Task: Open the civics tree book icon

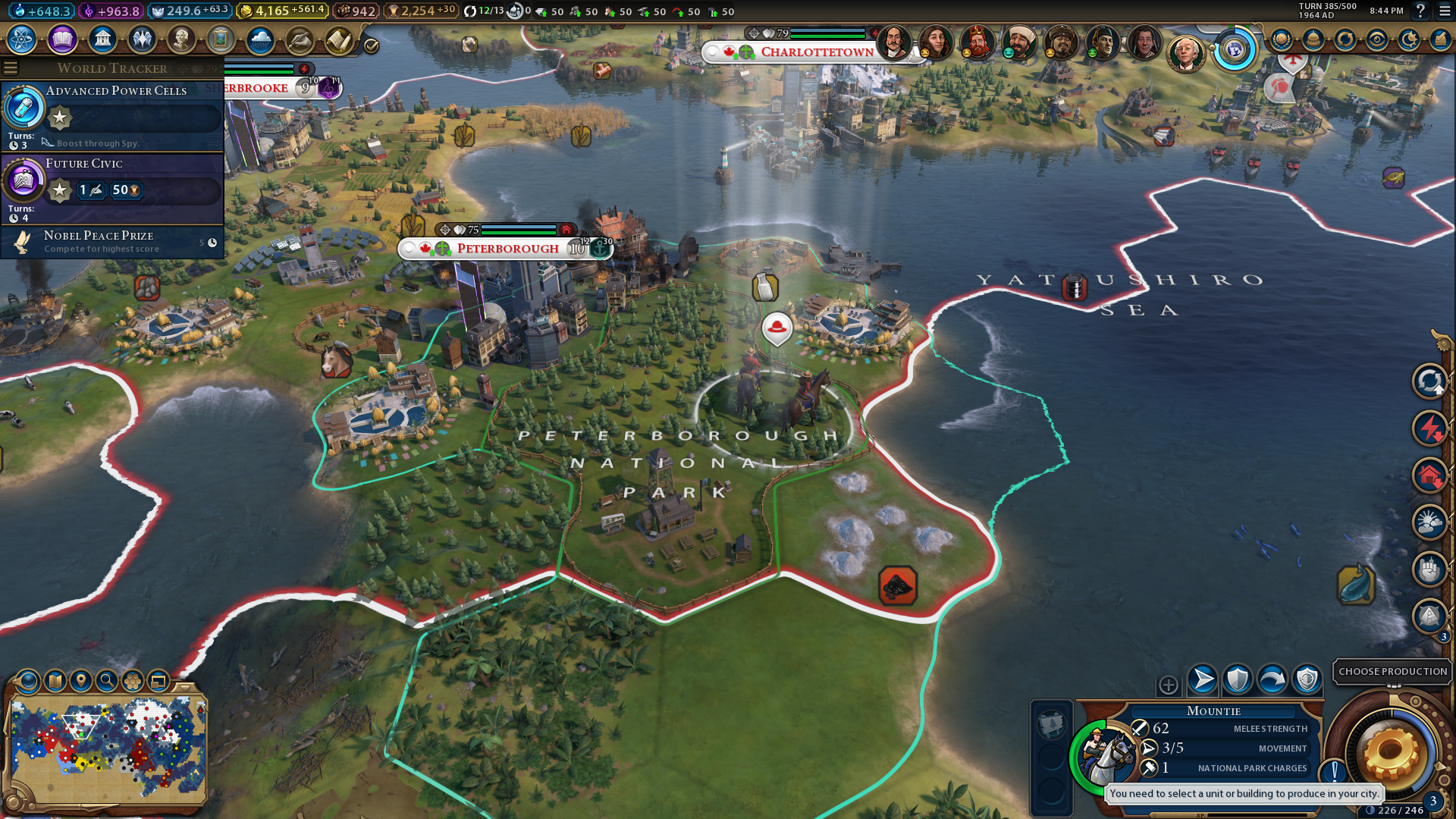Action: pyautogui.click(x=62, y=39)
